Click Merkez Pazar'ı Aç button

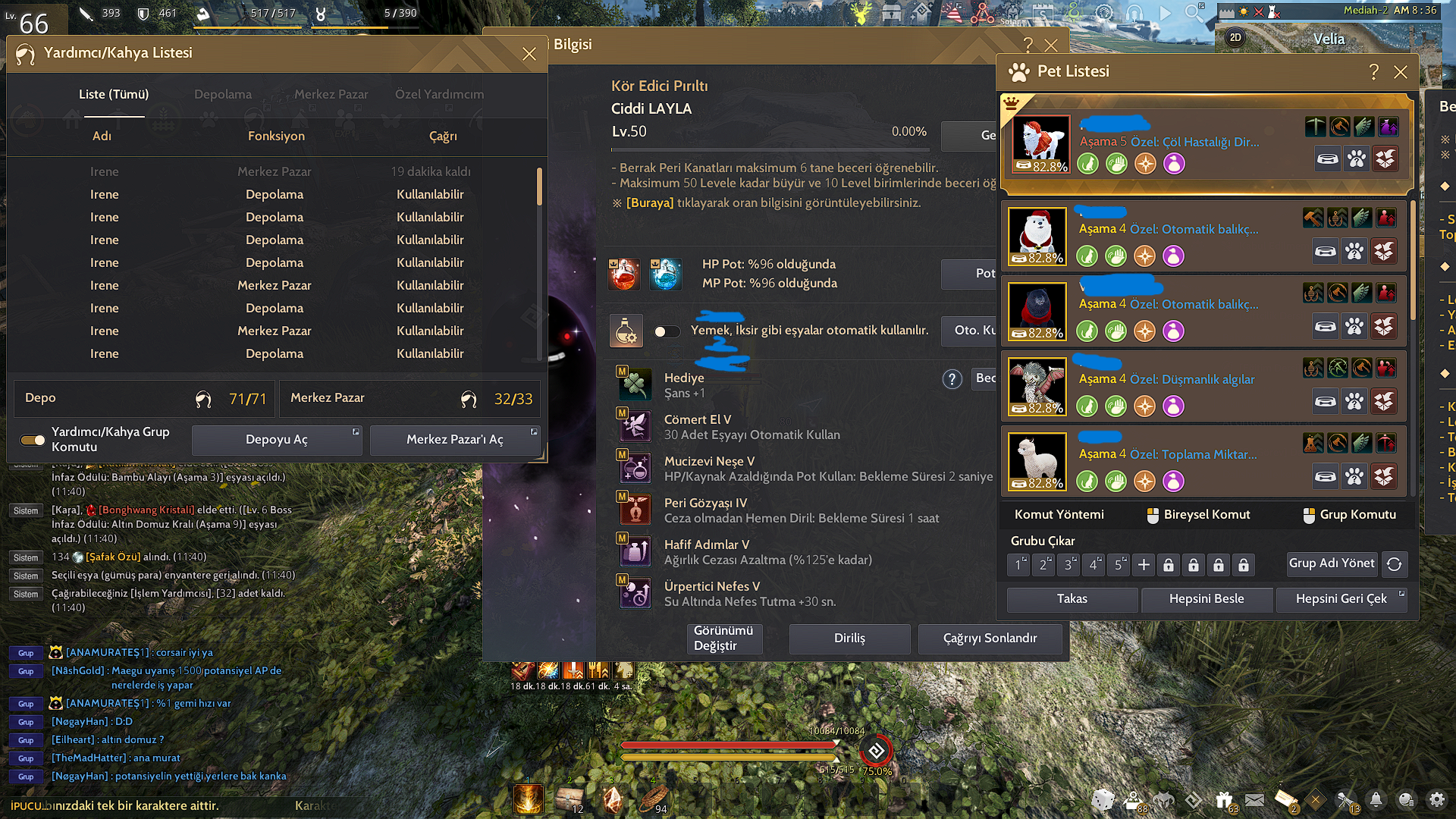455,440
